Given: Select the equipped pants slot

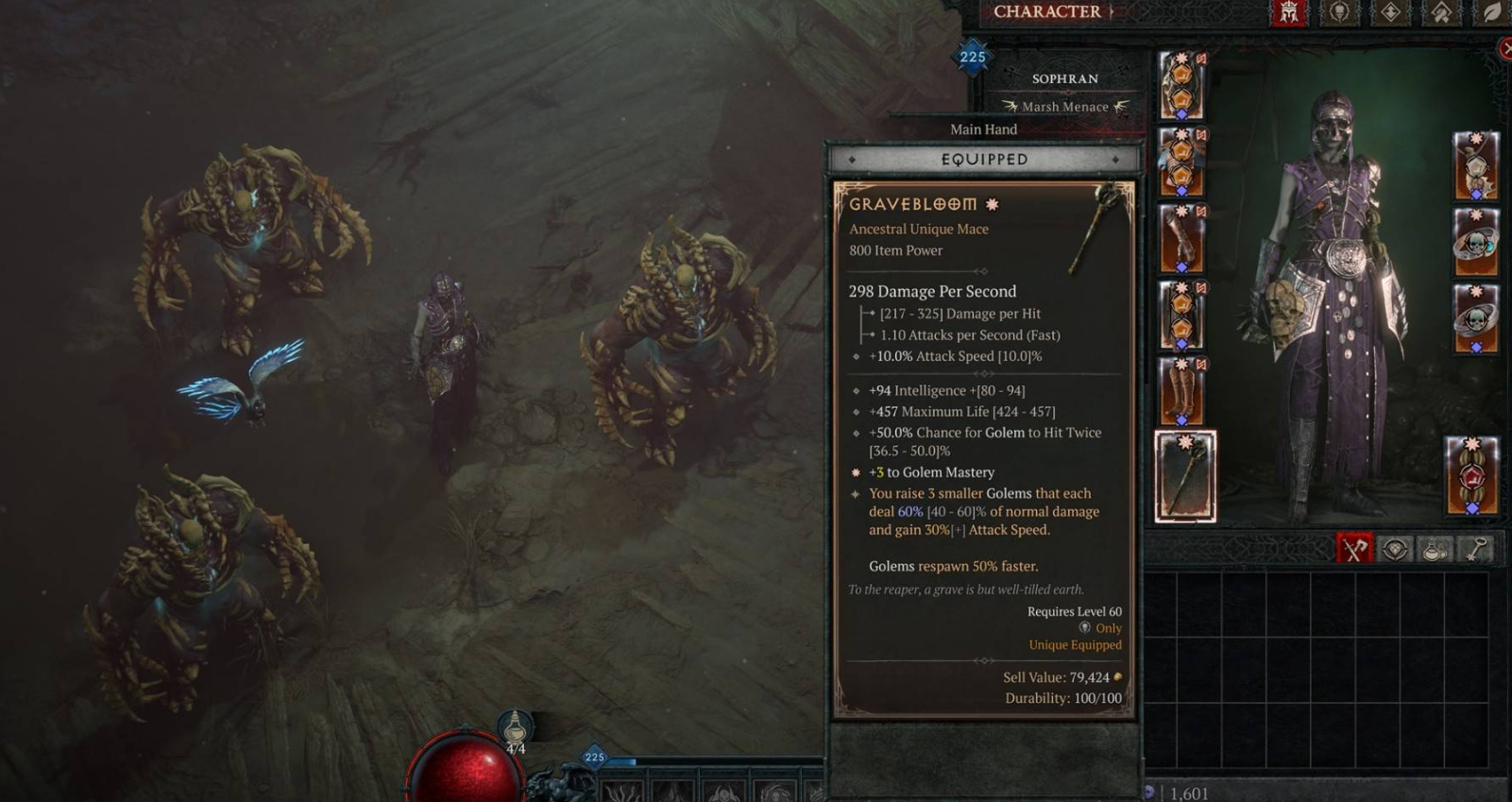Looking at the screenshot, I should tap(1181, 316).
